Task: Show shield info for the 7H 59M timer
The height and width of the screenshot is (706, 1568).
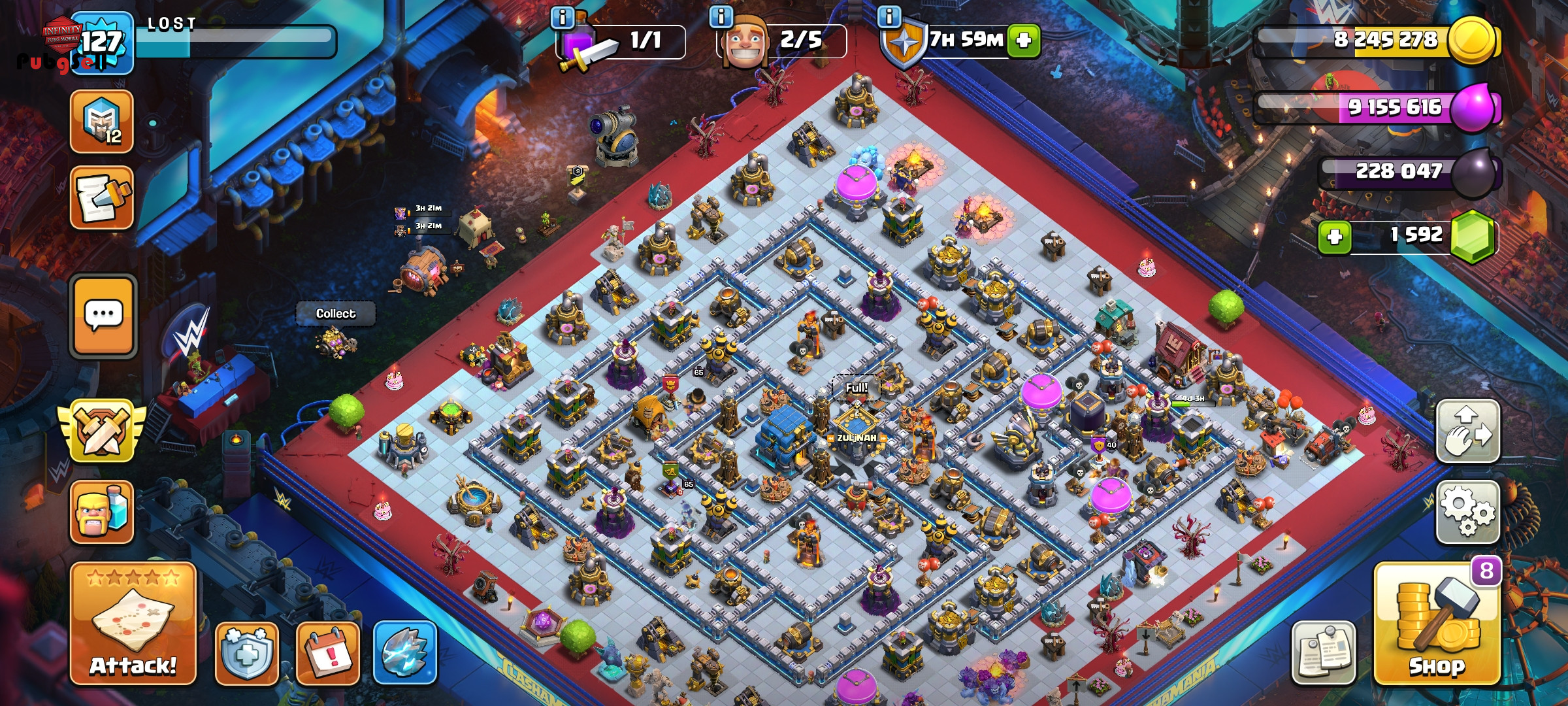Action: tap(889, 17)
